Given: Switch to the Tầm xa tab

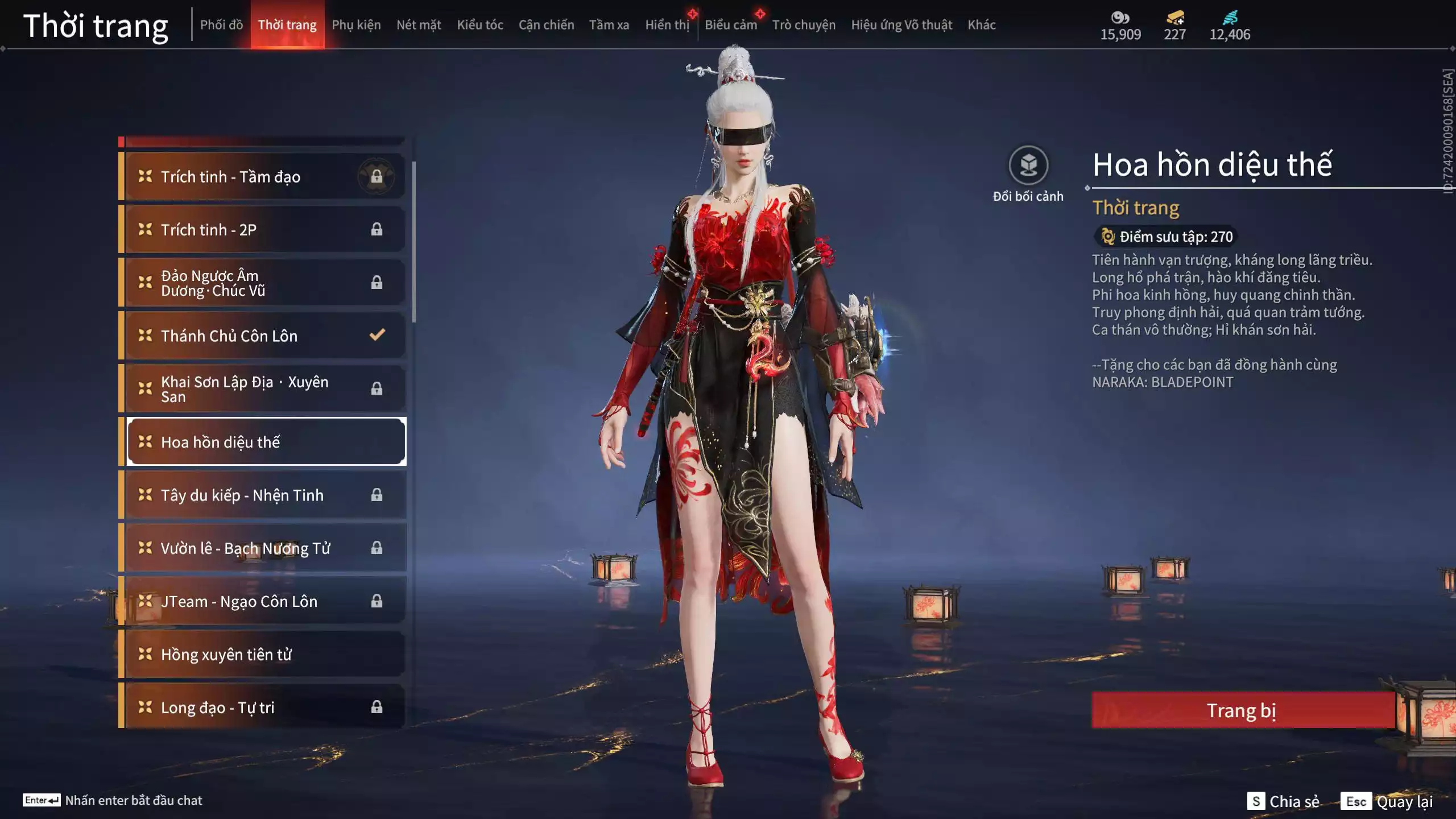Looking at the screenshot, I should (609, 25).
